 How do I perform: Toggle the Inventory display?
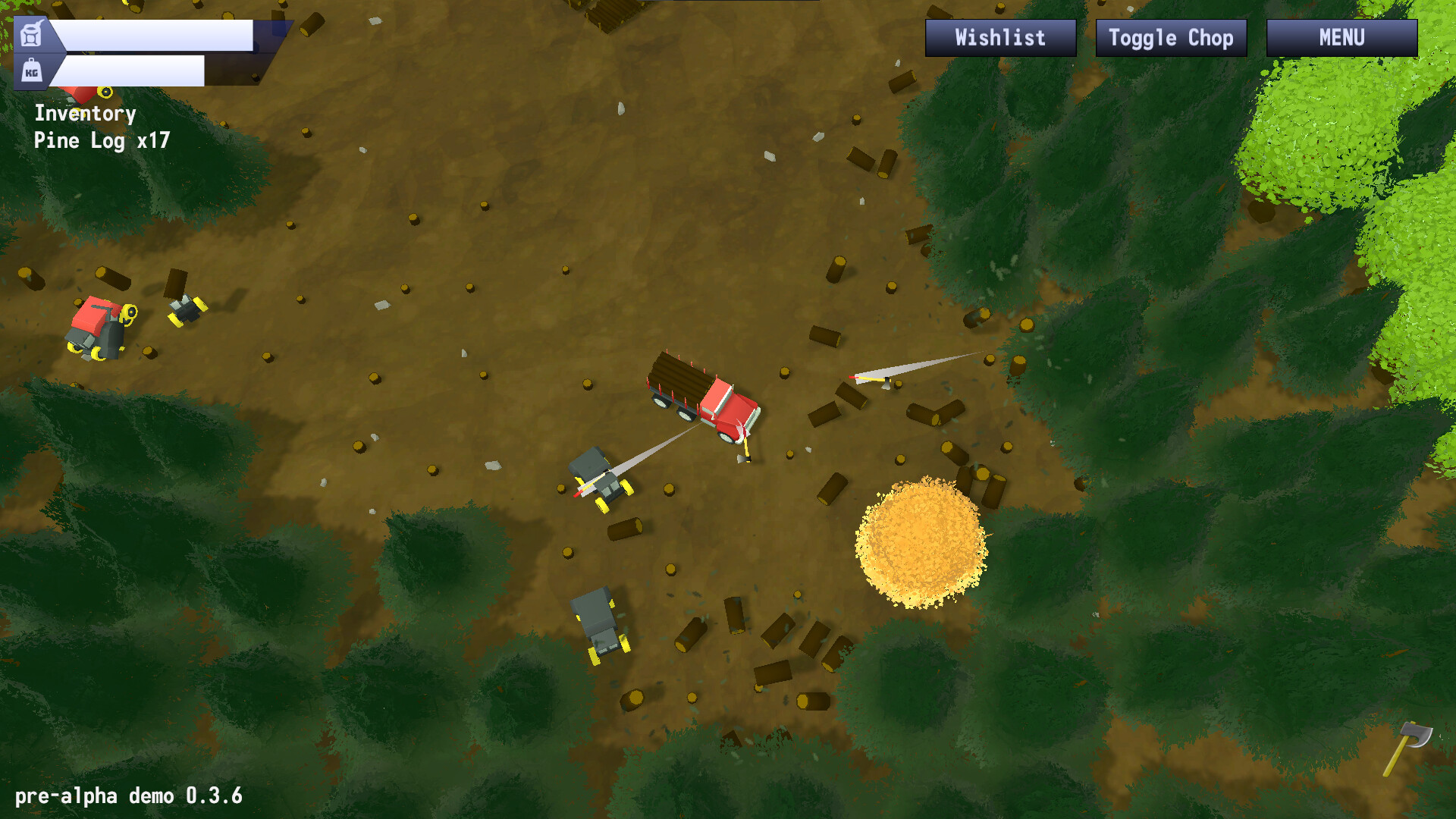pyautogui.click(x=83, y=114)
